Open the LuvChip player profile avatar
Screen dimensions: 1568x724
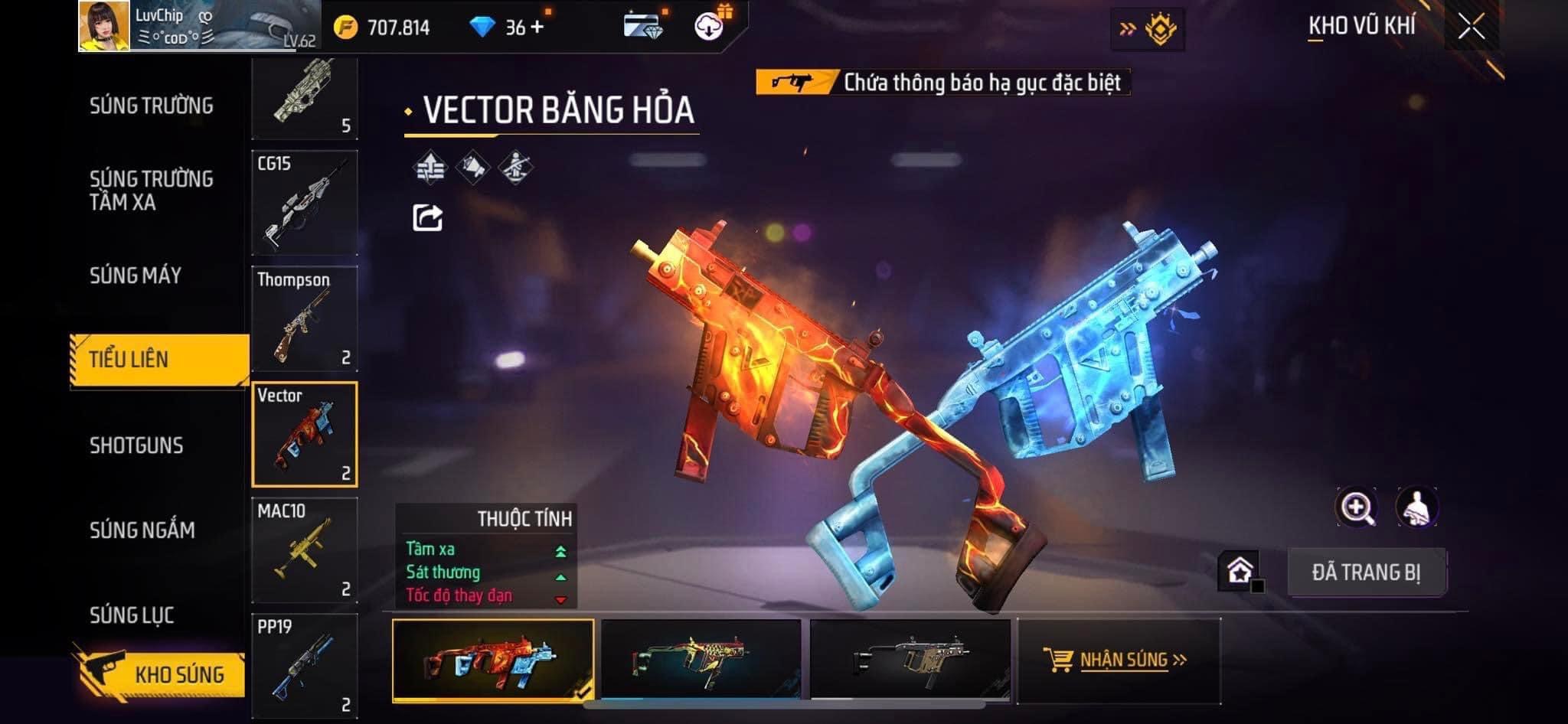(104, 26)
